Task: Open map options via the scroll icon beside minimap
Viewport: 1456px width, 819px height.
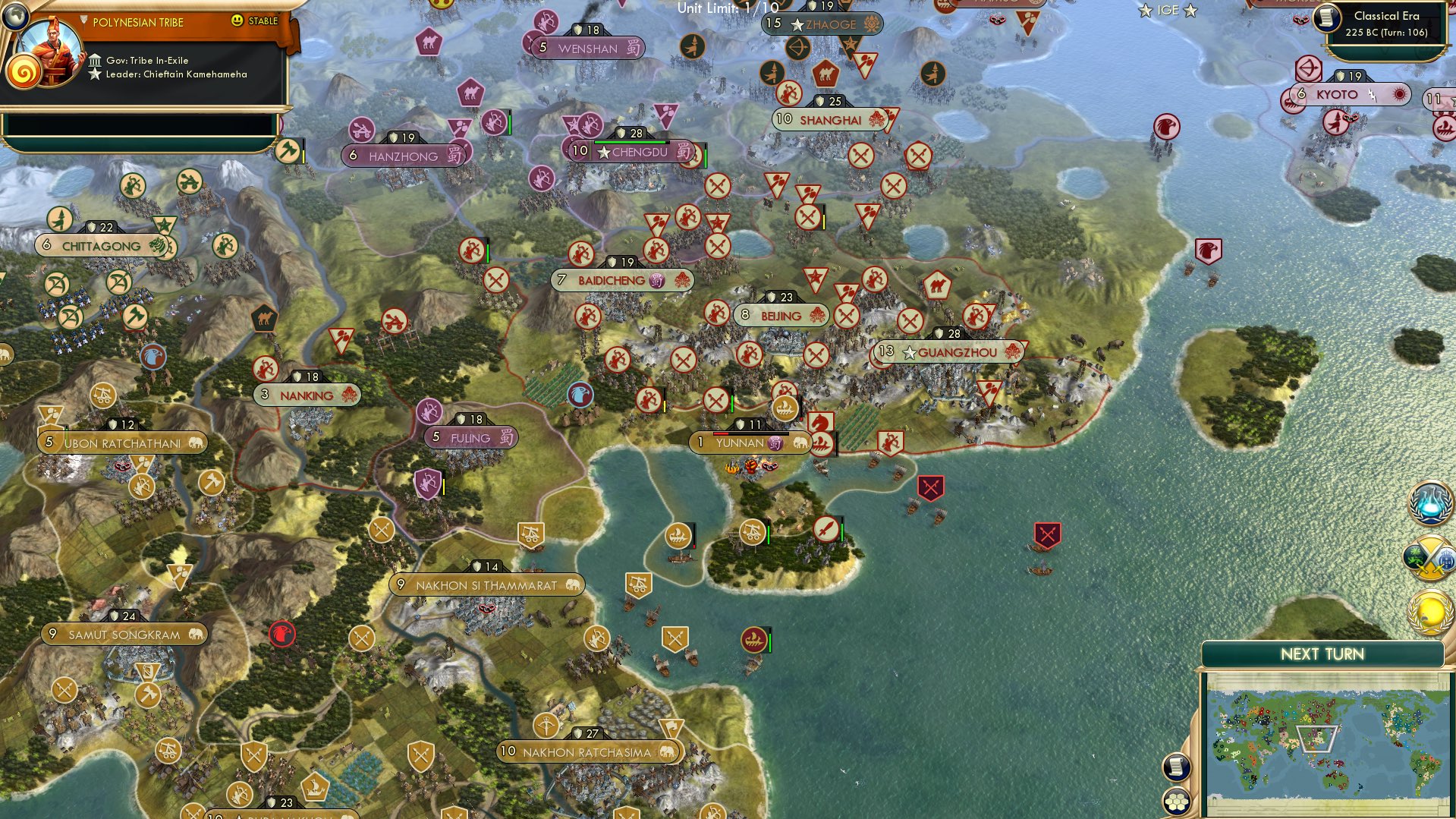Action: pyautogui.click(x=1175, y=768)
